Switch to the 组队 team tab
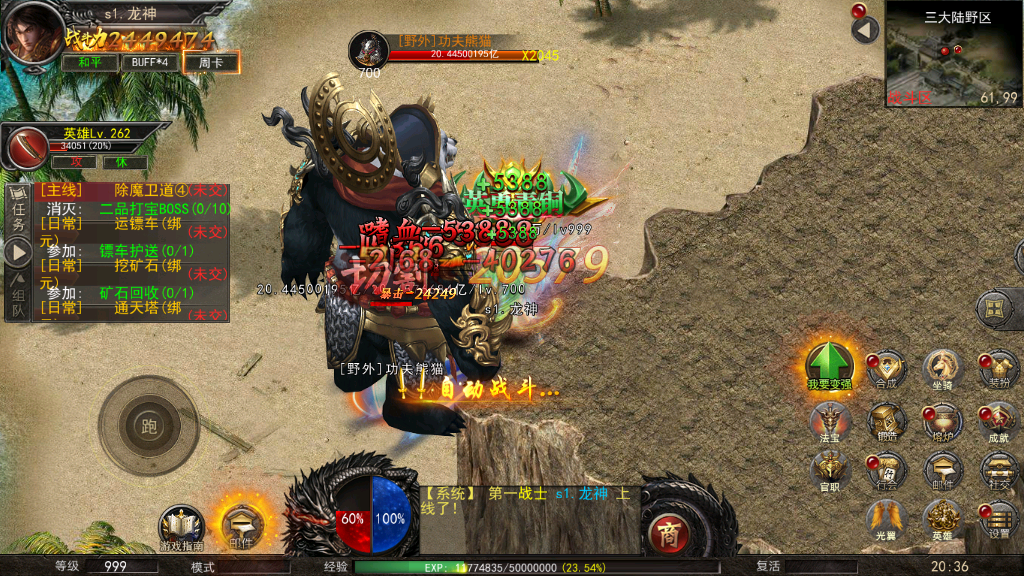 [18, 295]
